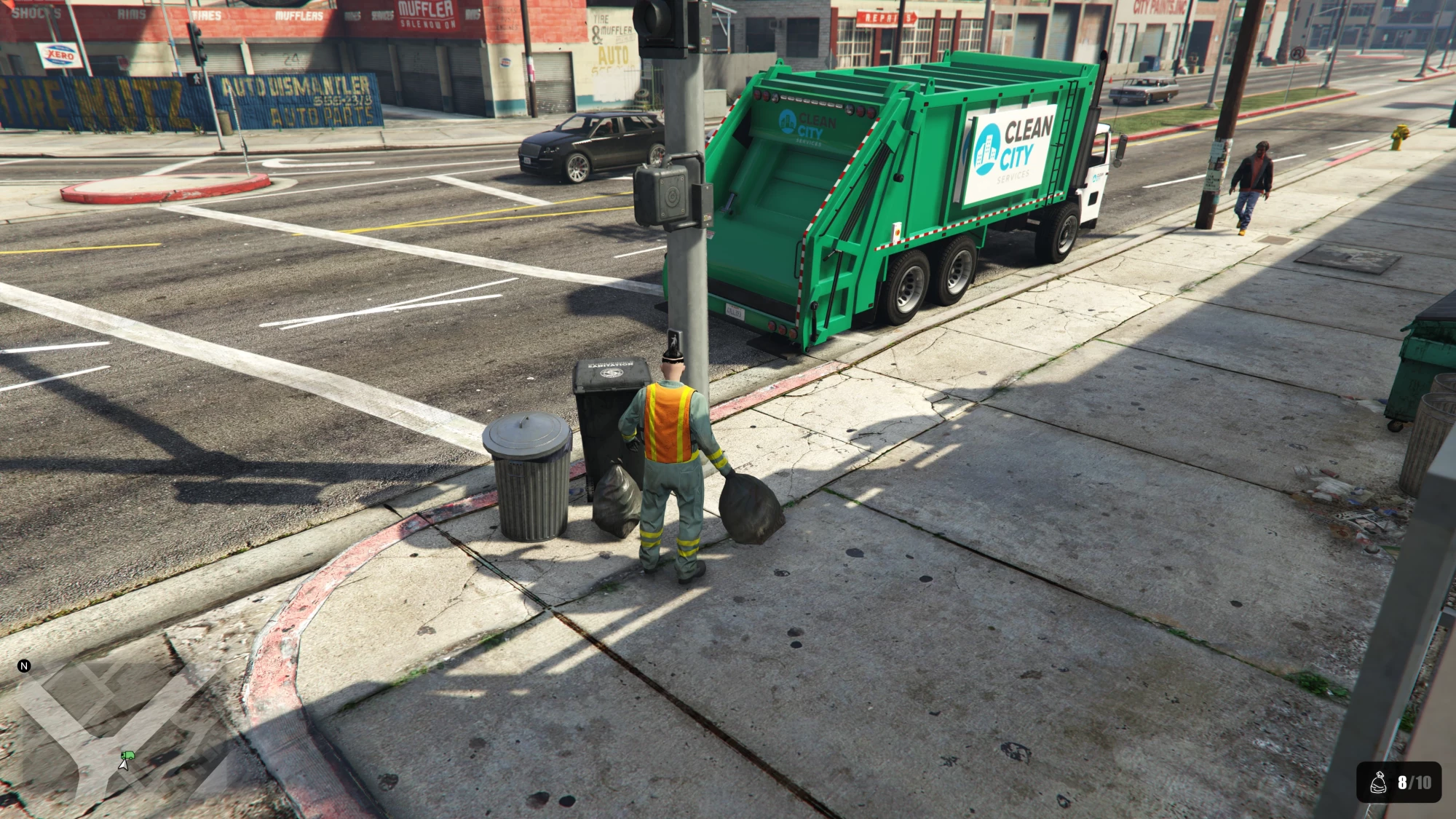Click the north compass marker on minimap

[24, 665]
